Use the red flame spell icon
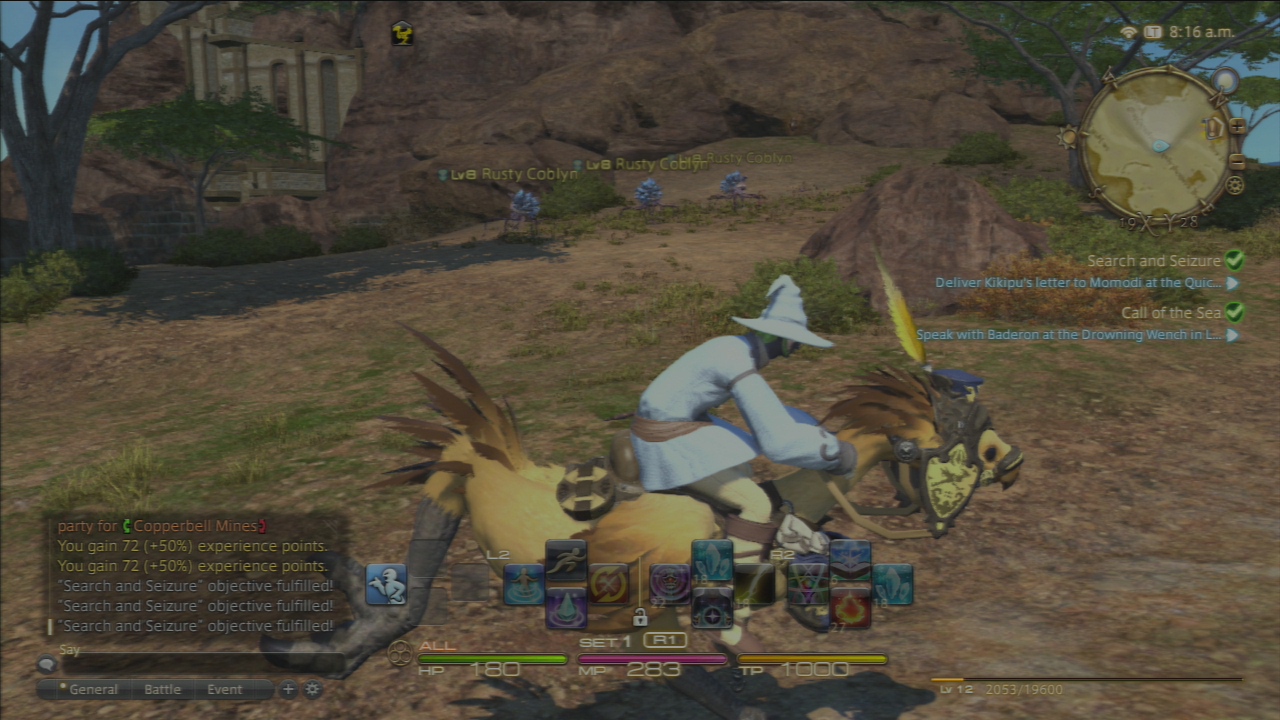Screen dimensions: 1280x720 [850, 607]
